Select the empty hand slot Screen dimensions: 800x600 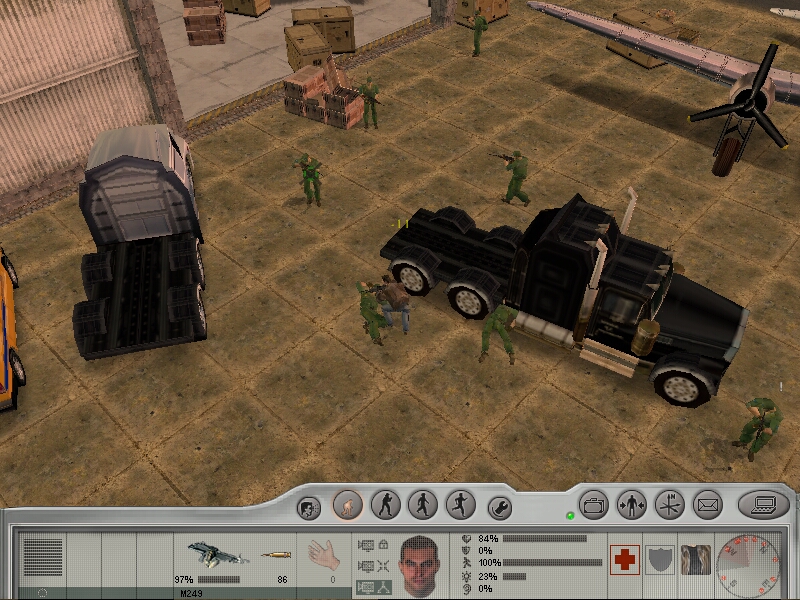click(321, 556)
